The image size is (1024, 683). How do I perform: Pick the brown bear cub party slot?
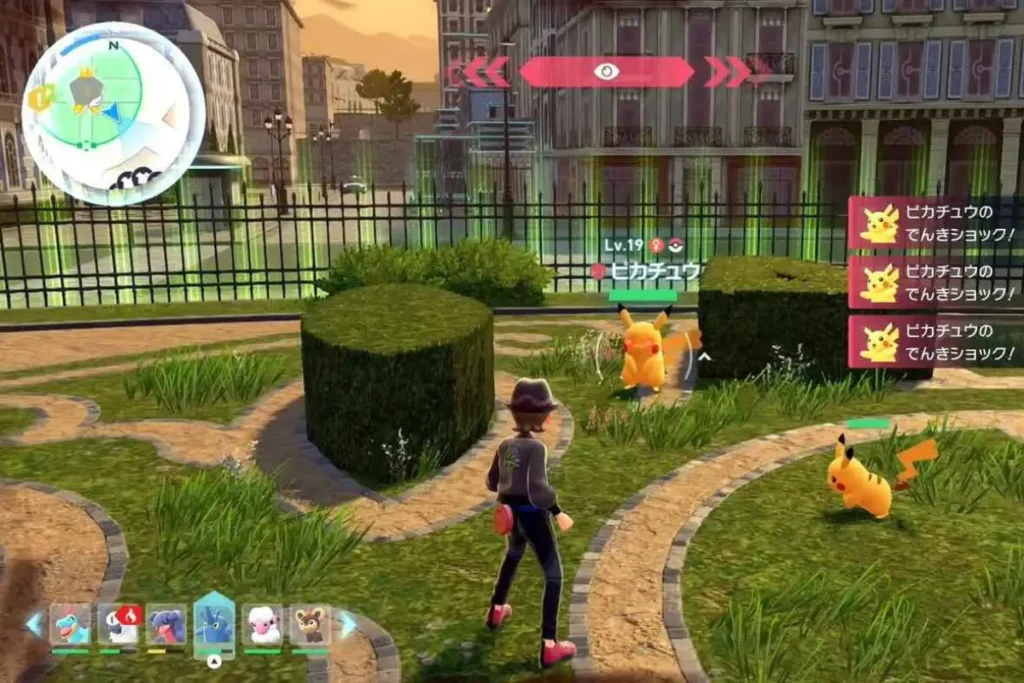310,624
